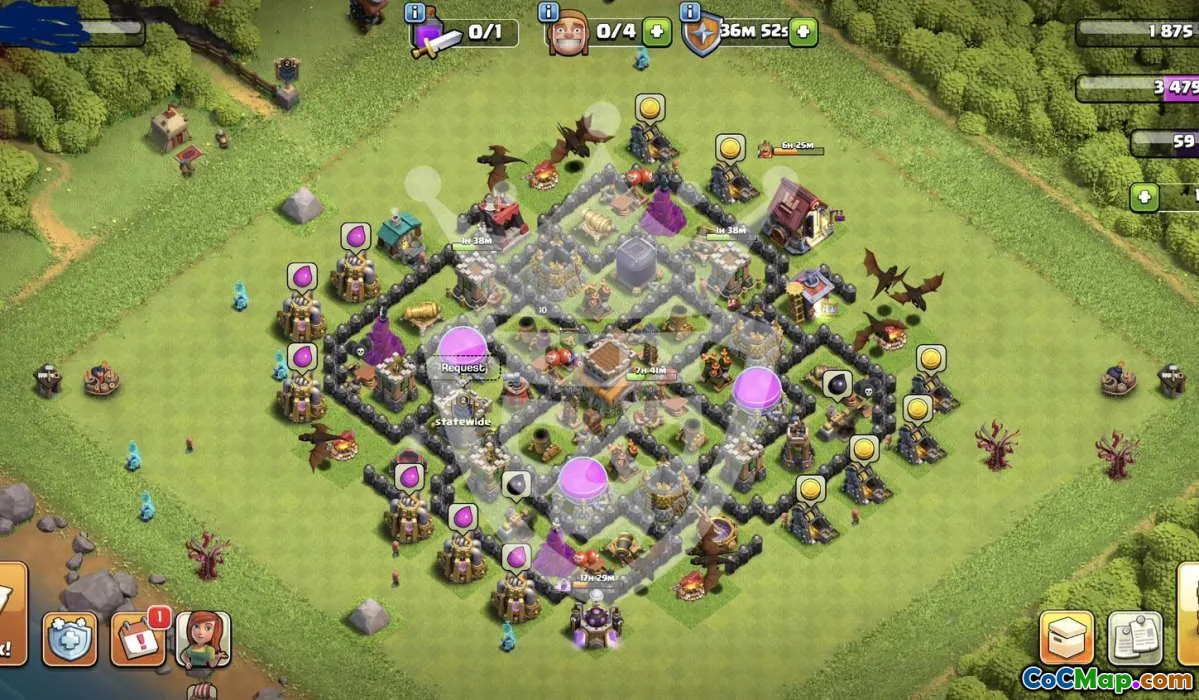Screen dimensions: 1199x700
Task: Open the white storage box button
Action: pos(1066,638)
